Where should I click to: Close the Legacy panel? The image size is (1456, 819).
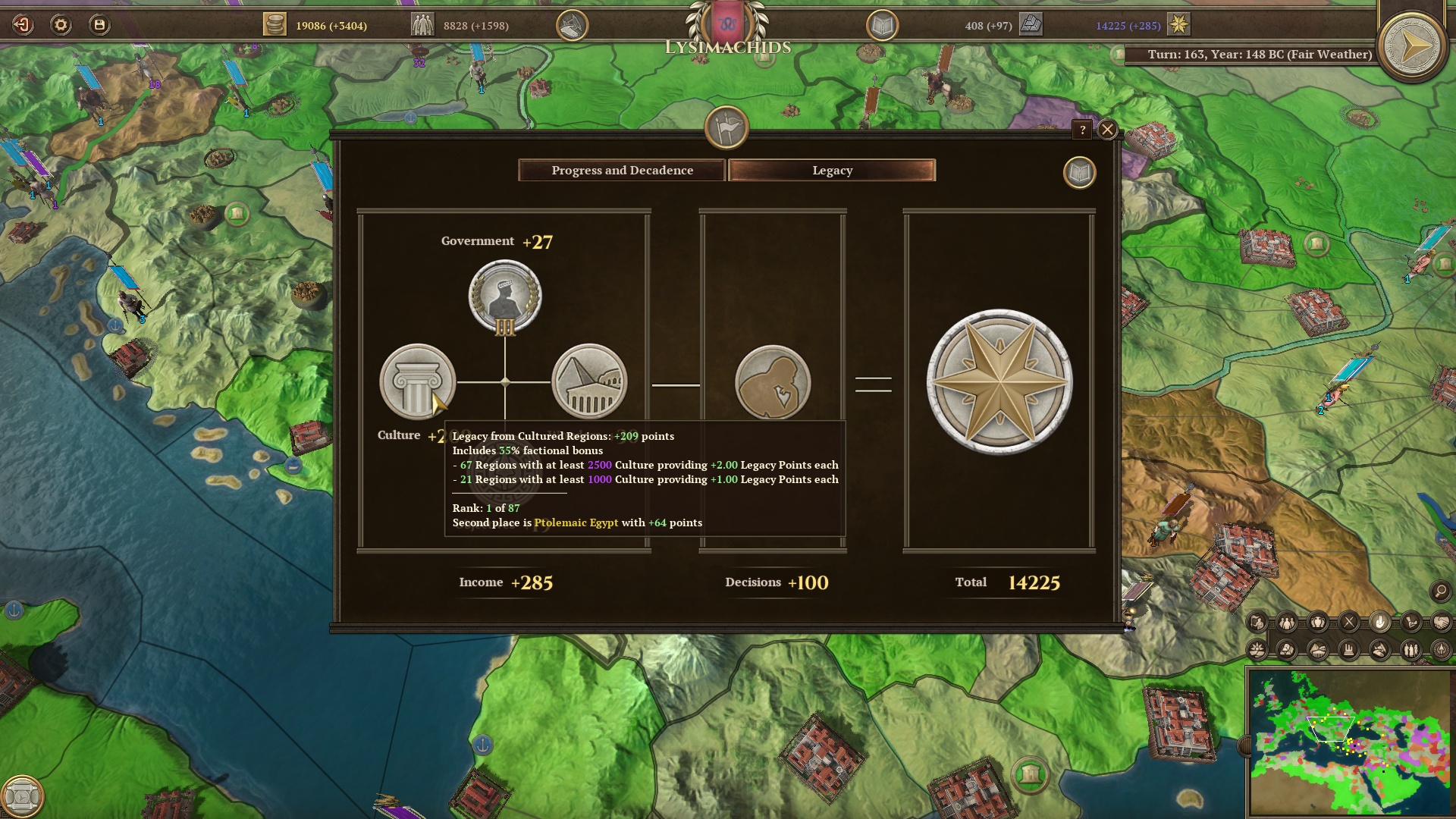click(x=1107, y=130)
